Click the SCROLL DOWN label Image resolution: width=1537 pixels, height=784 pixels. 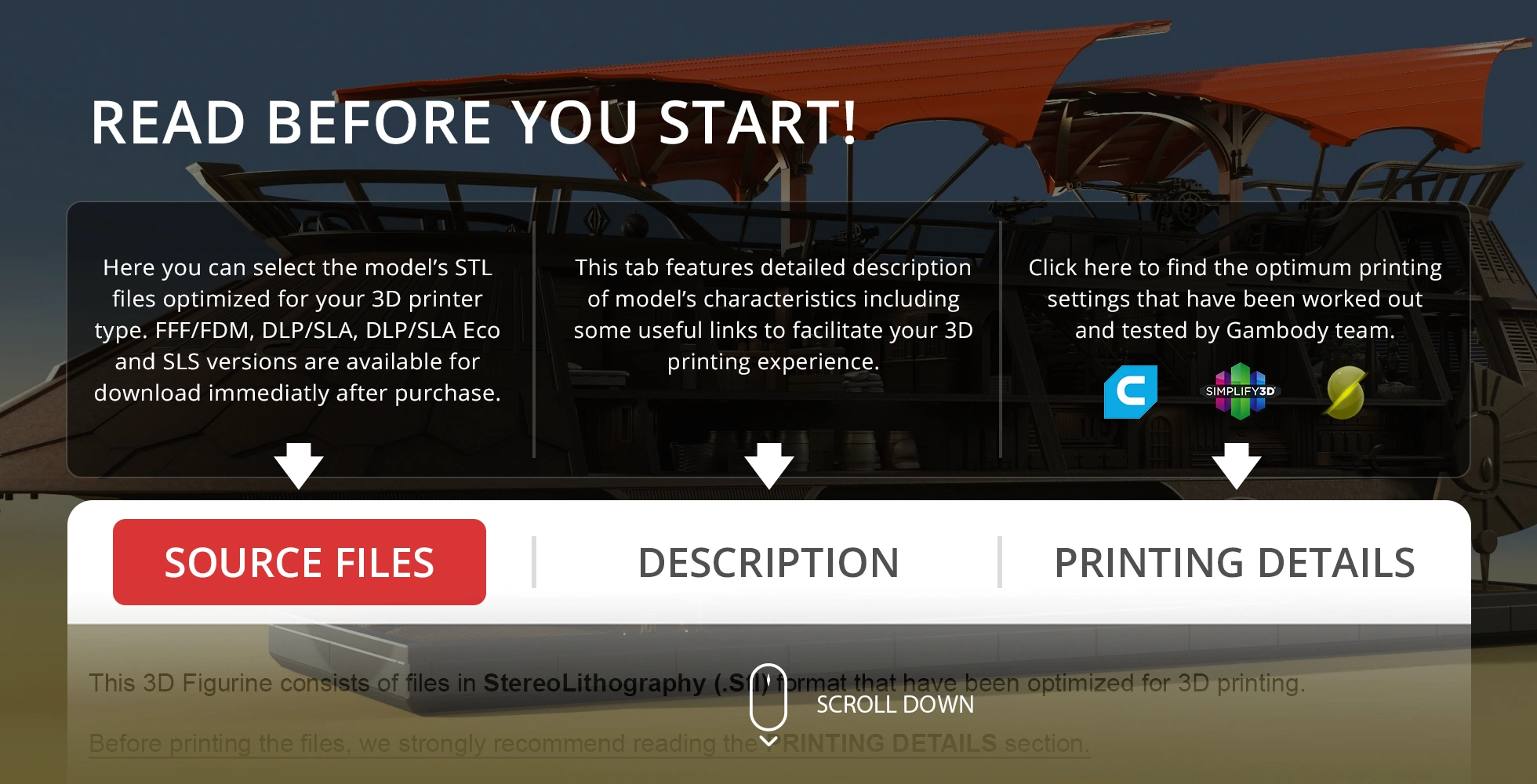point(895,705)
